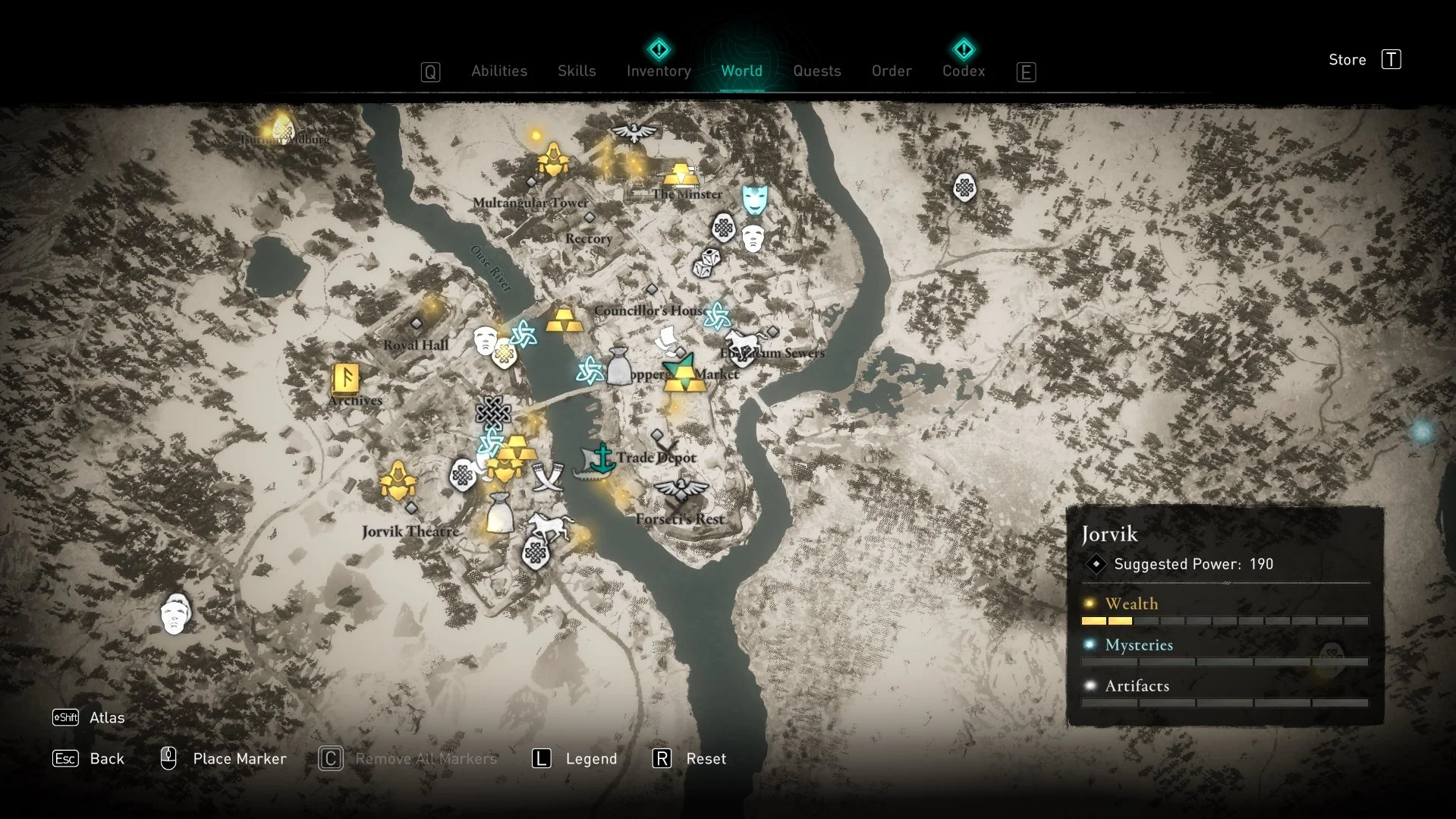Switch to the Quests tab
The width and height of the screenshot is (1456, 819).
coord(816,71)
